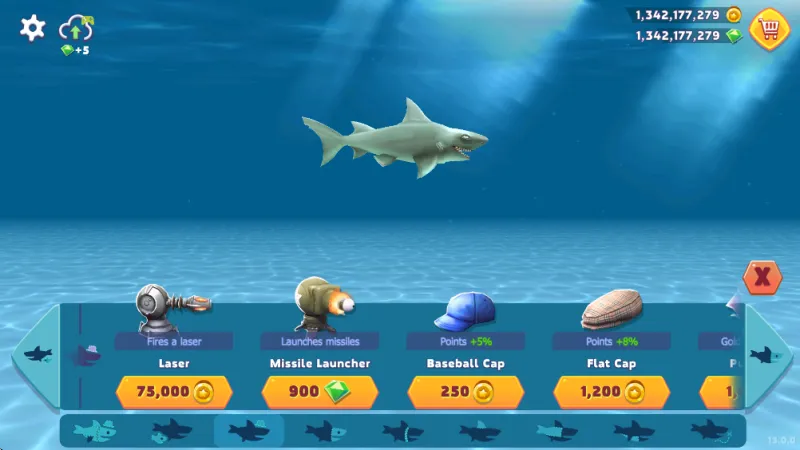Viewport: 800px width, 450px height.
Task: Buy the Baseball Cap for 250 coins
Action: pyautogui.click(x=466, y=391)
